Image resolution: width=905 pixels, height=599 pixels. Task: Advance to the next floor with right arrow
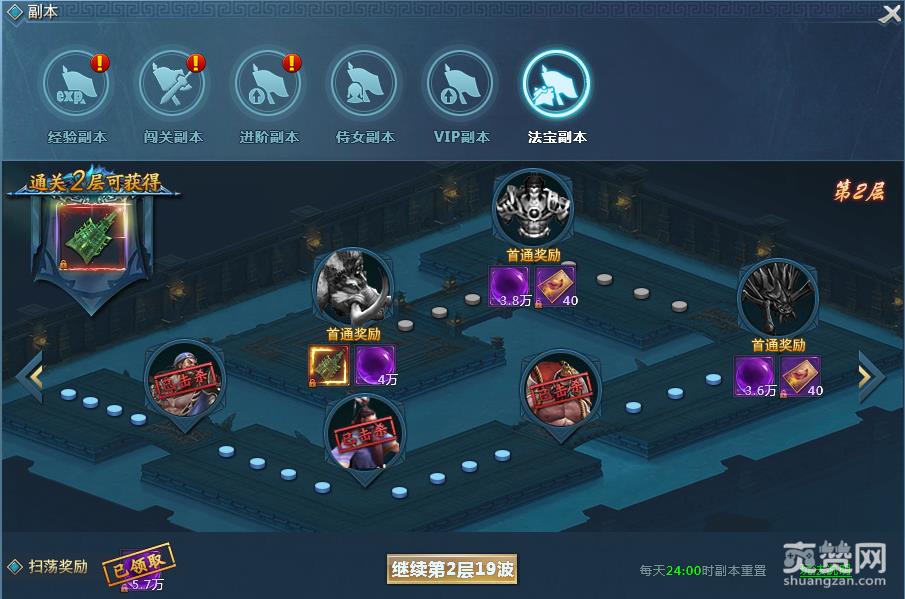click(869, 376)
